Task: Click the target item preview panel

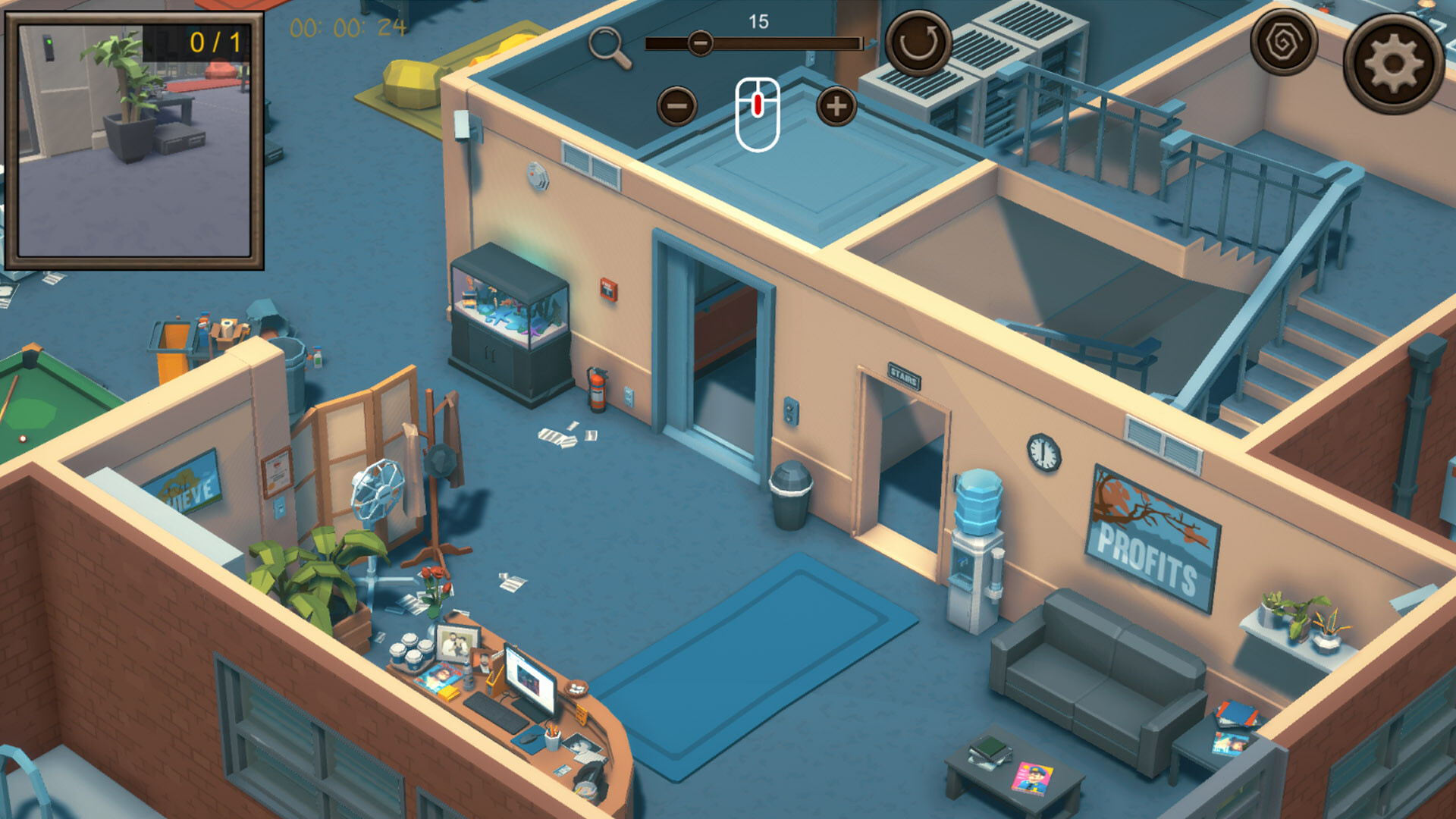Action: point(136,140)
